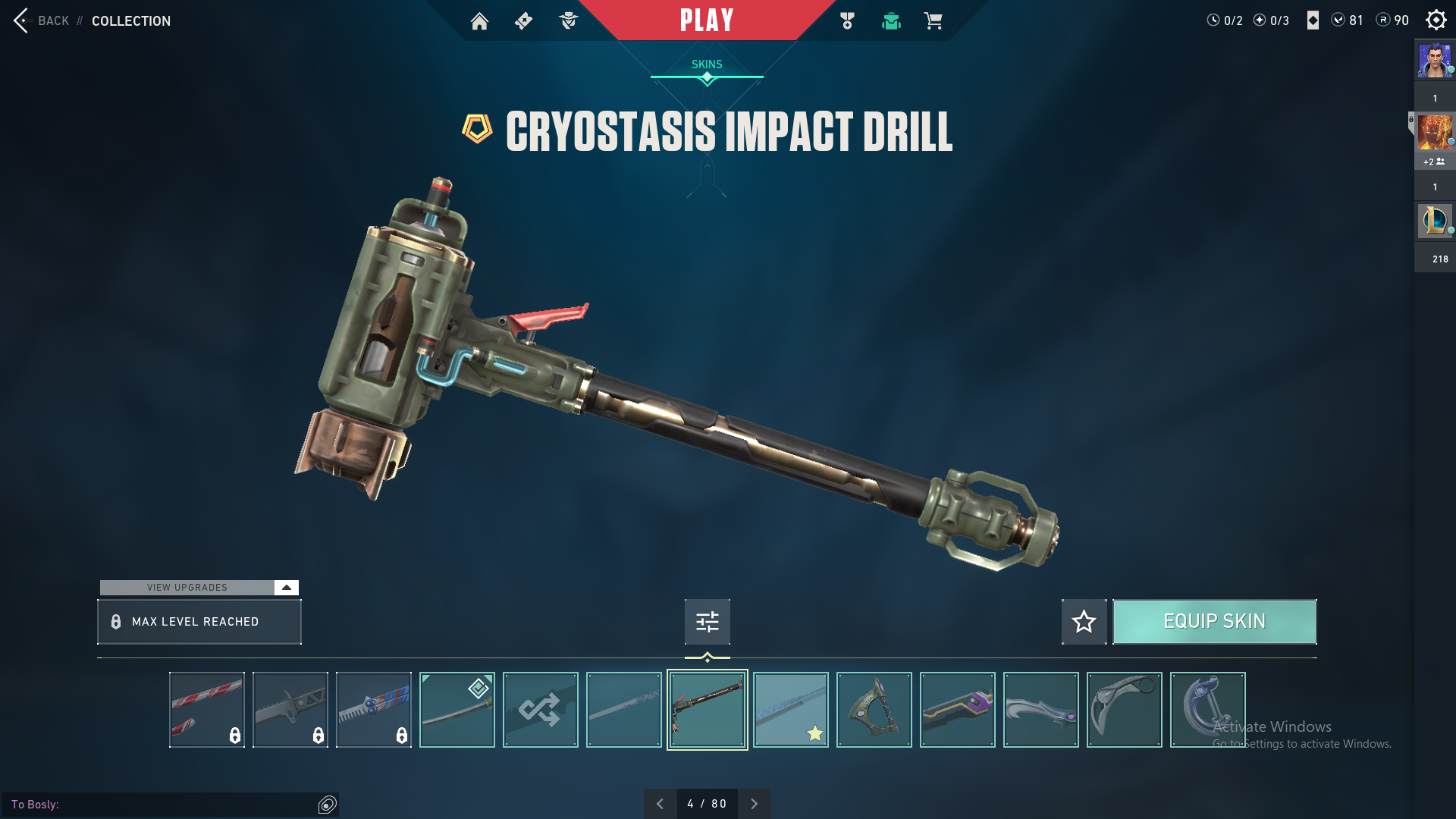Open the League of Legends friend avatar
This screenshot has height=819, width=1456.
1434,221
